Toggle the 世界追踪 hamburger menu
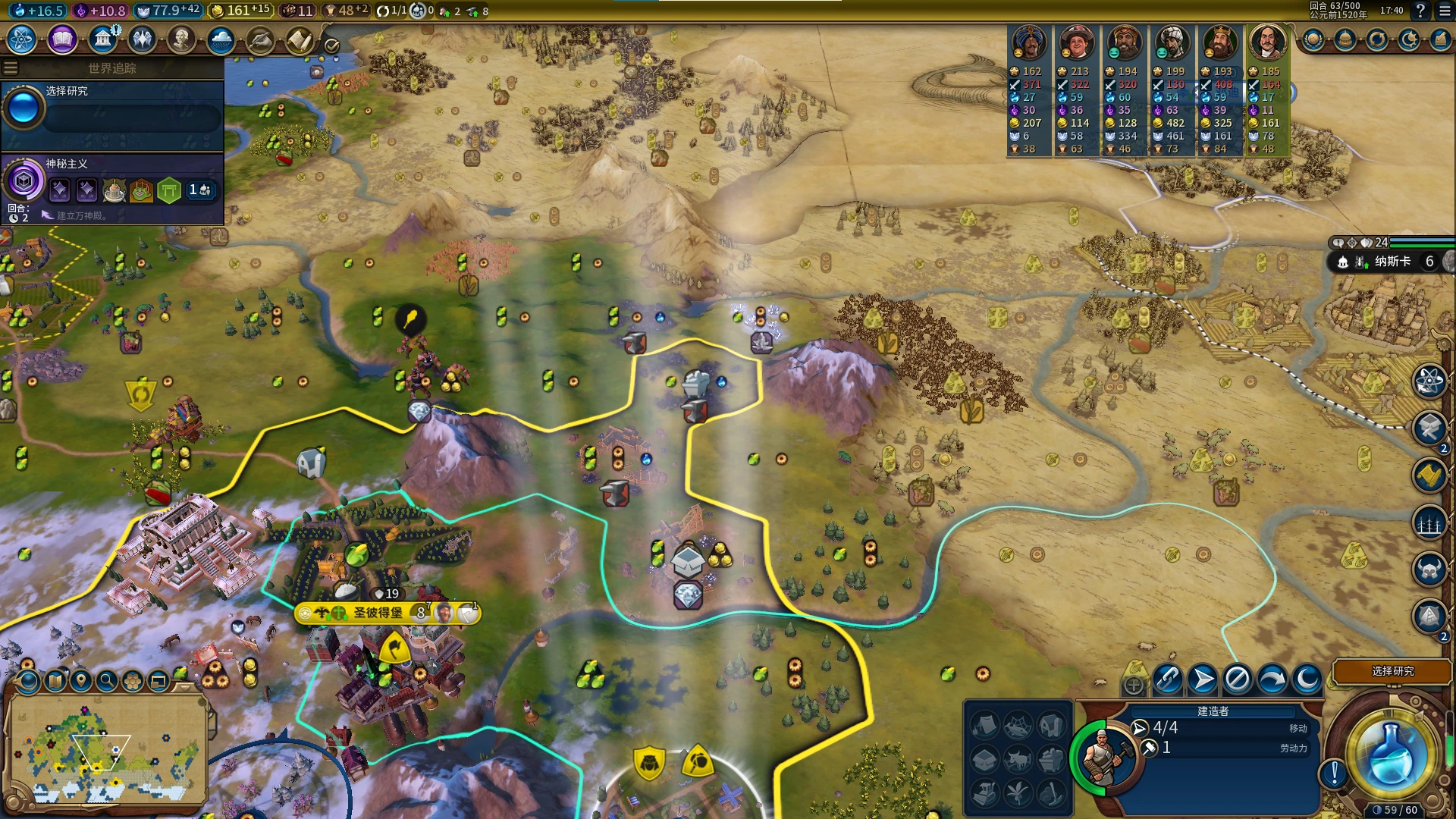1456x819 pixels. tap(11, 68)
